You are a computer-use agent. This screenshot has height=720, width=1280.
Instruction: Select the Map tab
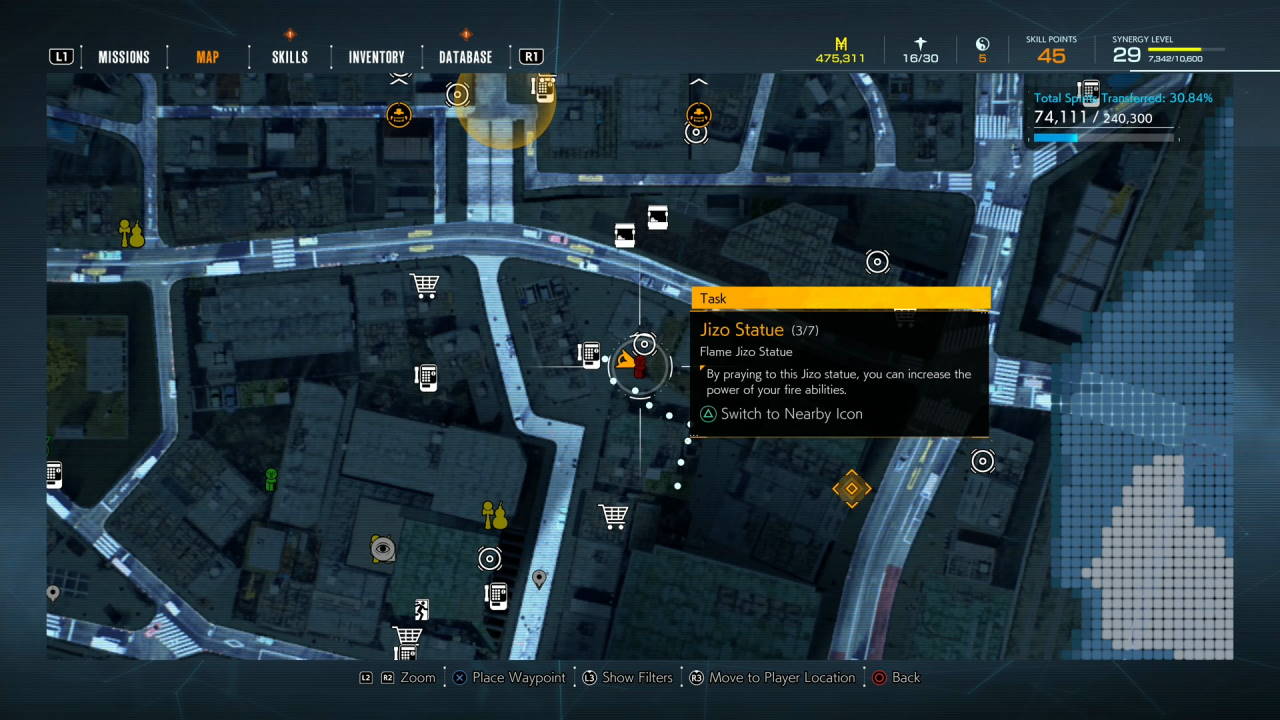[207, 57]
